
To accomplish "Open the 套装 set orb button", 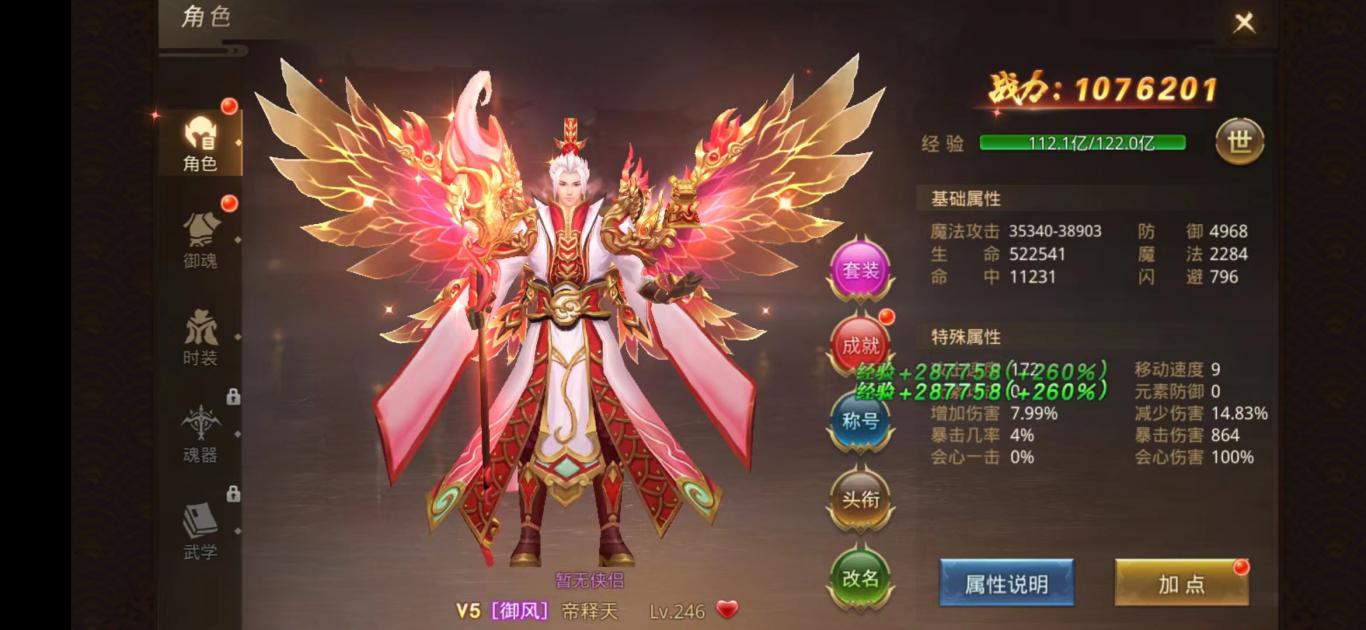I will pos(860,270).
